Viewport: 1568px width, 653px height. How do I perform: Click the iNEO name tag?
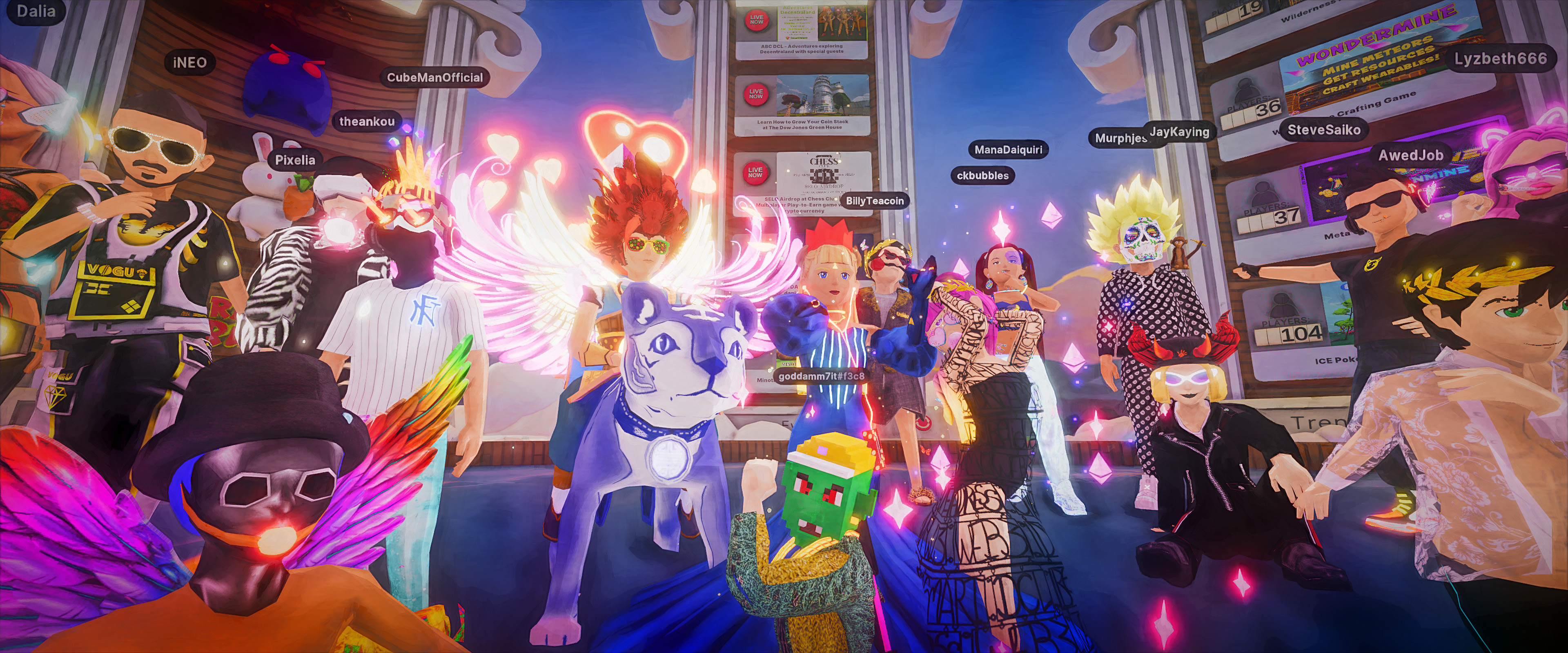pyautogui.click(x=190, y=62)
